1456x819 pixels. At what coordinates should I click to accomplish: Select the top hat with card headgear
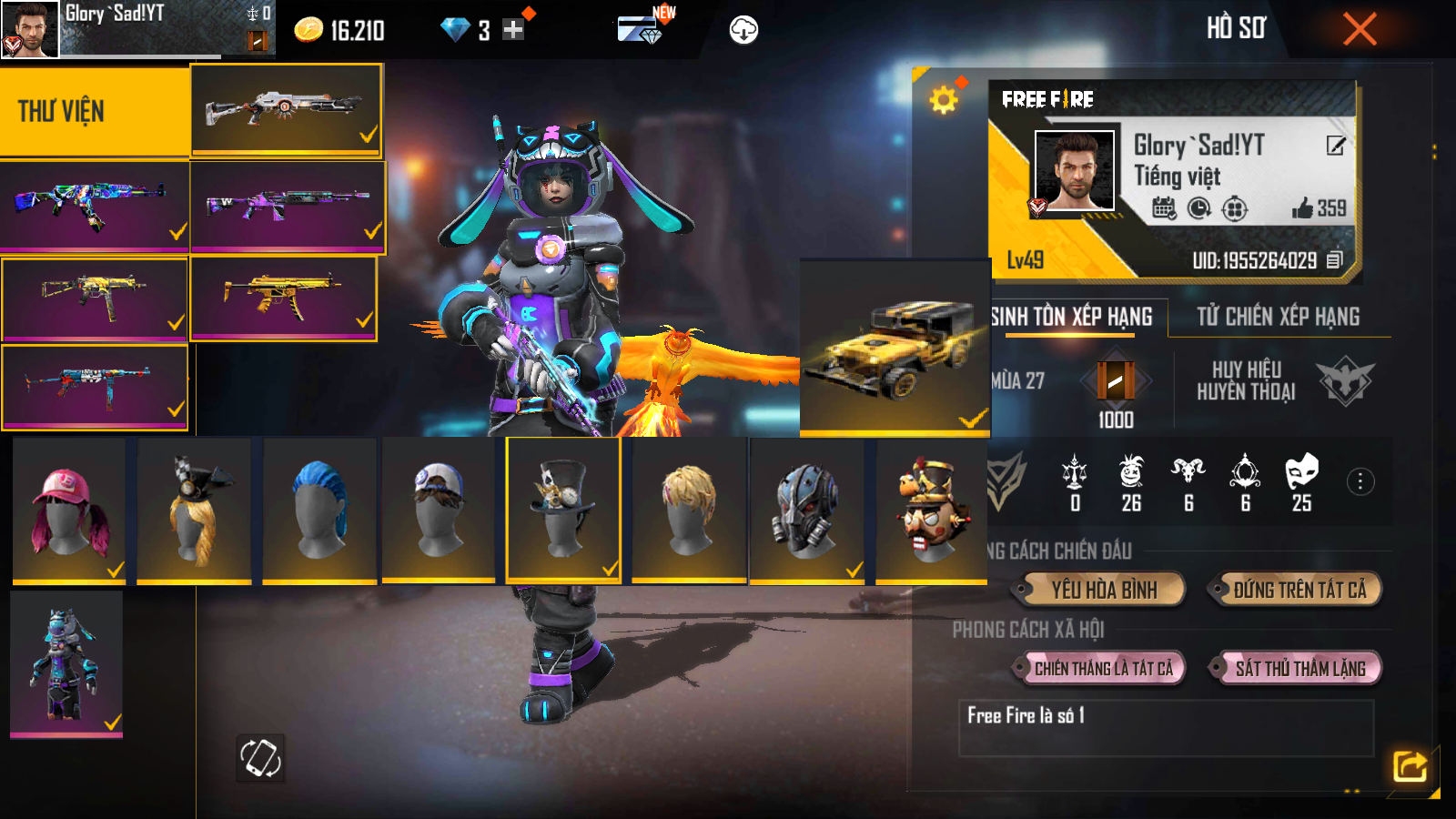coord(563,510)
